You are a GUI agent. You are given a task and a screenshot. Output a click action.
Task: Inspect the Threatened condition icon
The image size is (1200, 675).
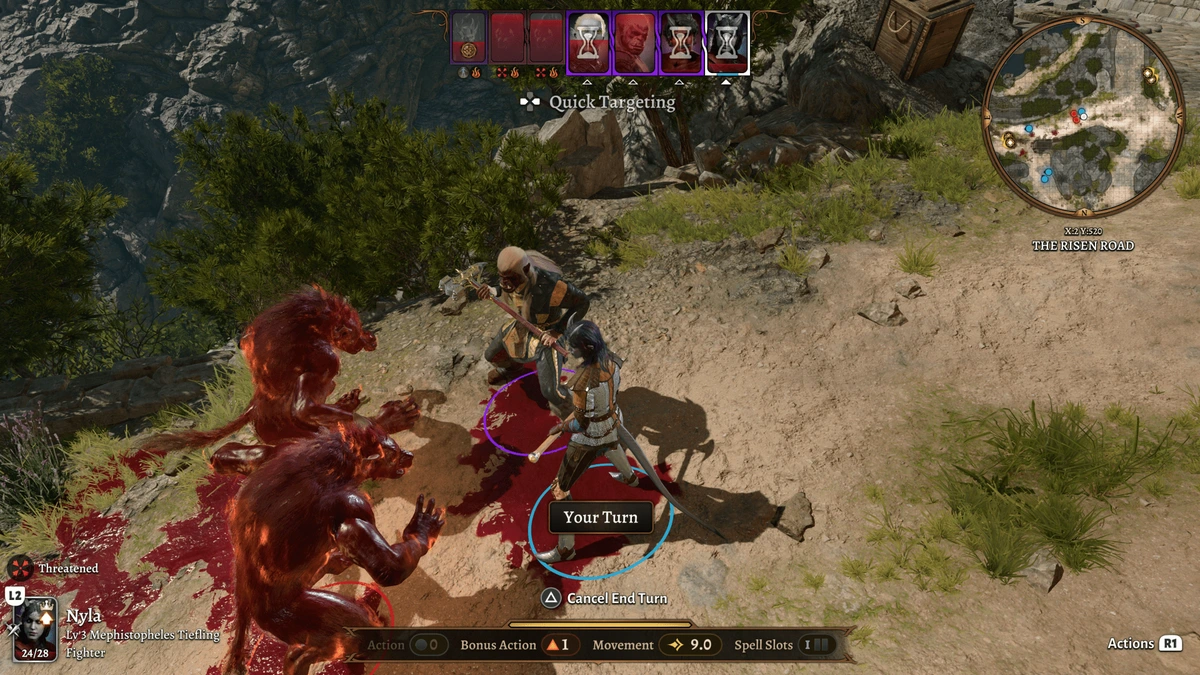[20, 568]
